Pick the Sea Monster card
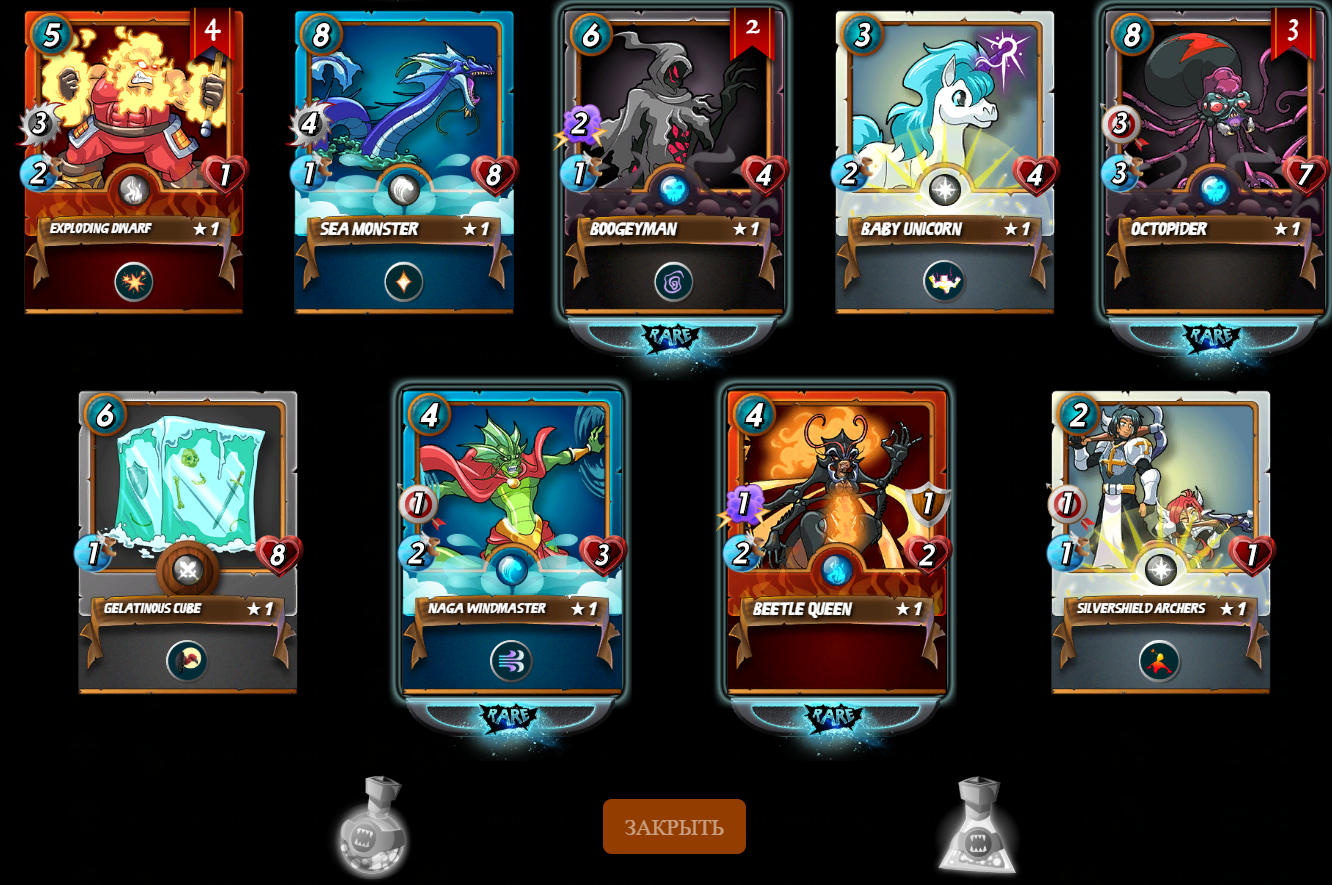Viewport: 1332px width, 885px height. (x=404, y=162)
